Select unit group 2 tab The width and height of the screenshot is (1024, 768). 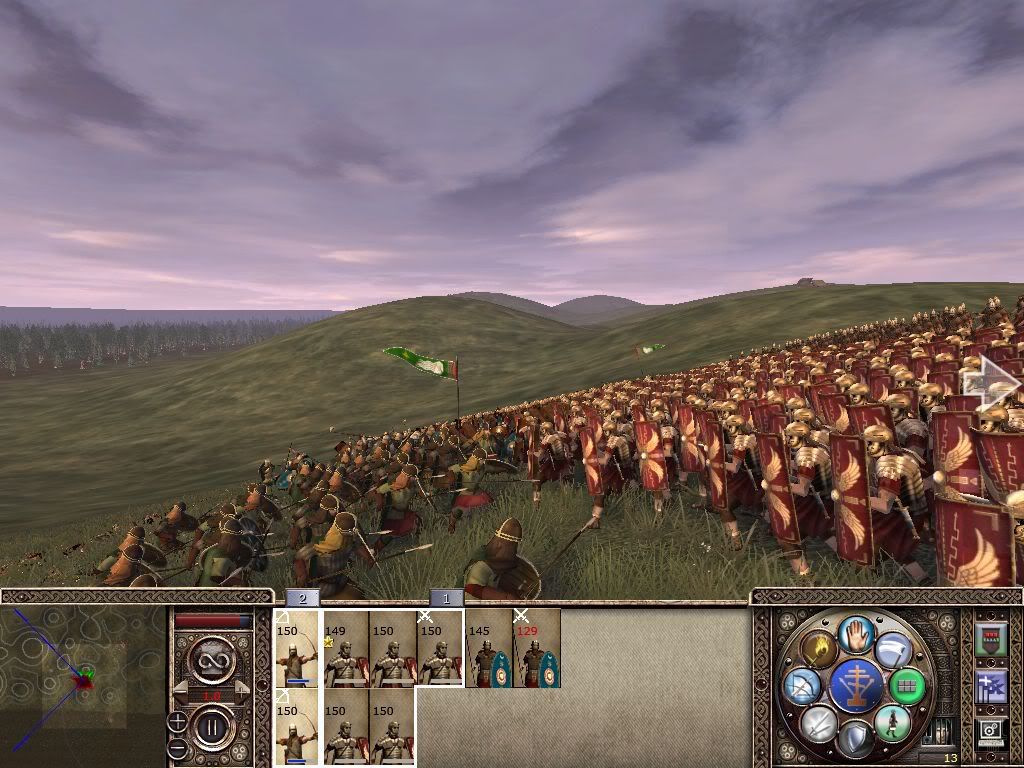click(x=303, y=598)
